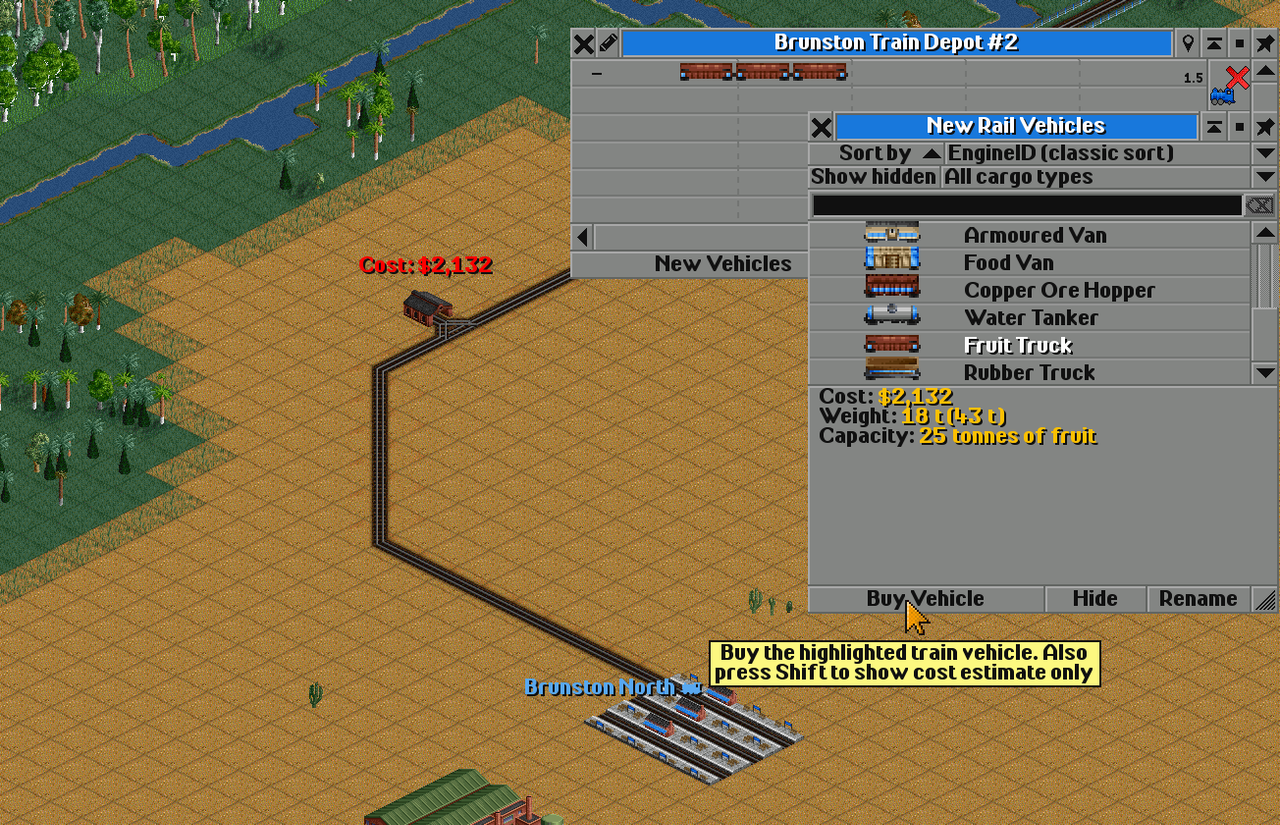Open New Vehicles from depot window

[722, 264]
